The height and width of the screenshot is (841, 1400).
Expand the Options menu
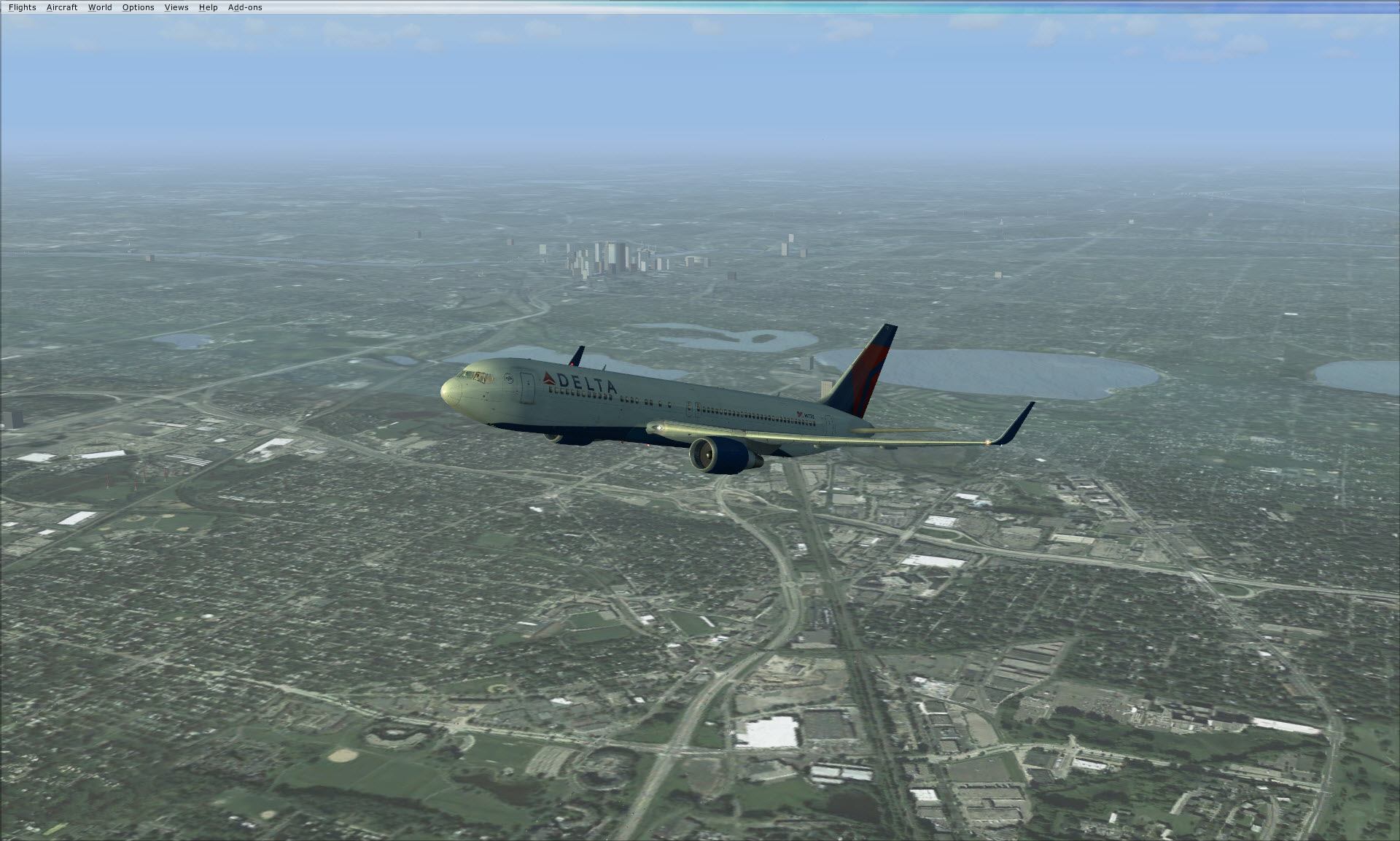[138, 7]
